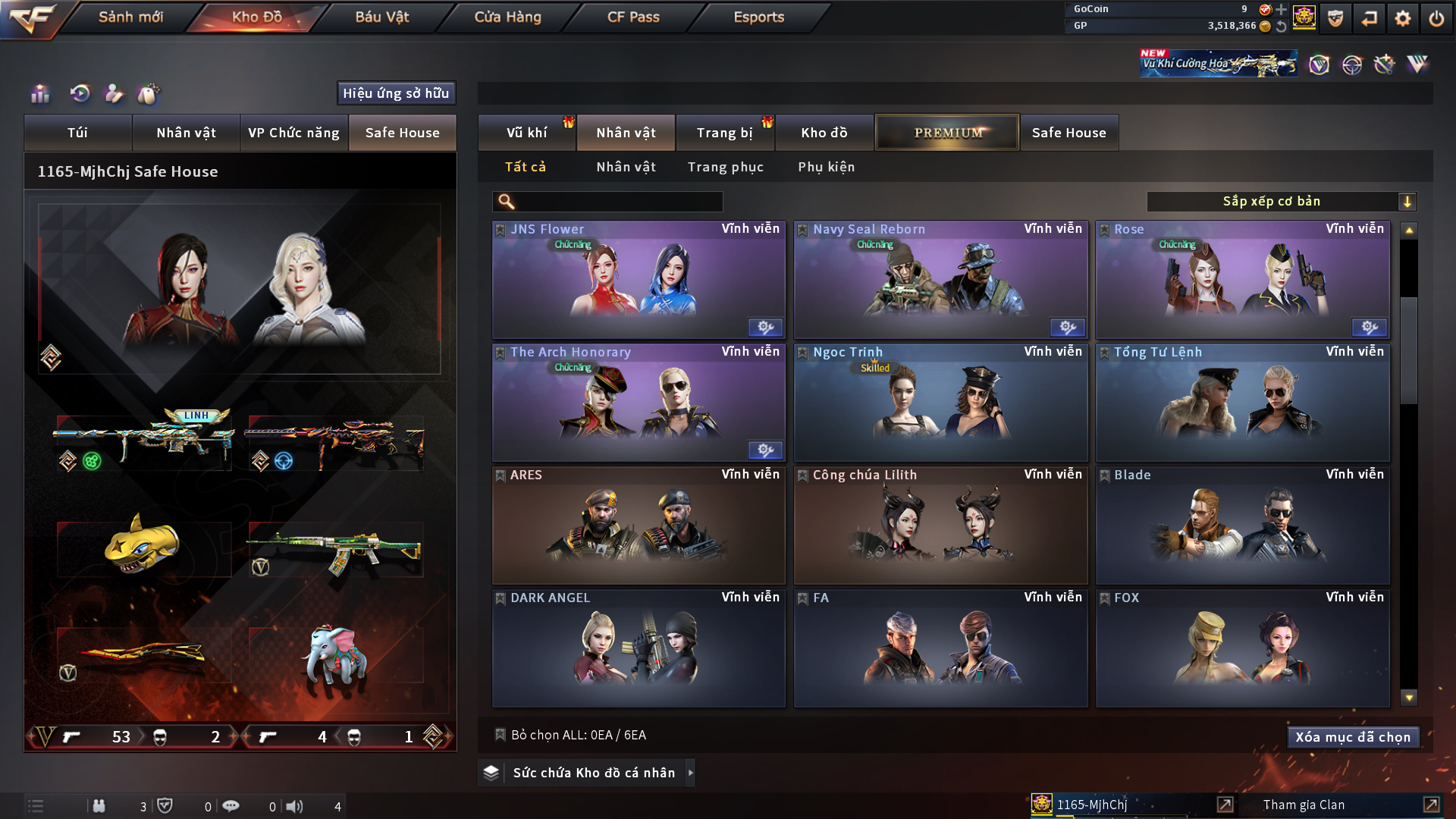Switch to the Trang bị tab
This screenshot has width=1456, height=819.
[724, 133]
